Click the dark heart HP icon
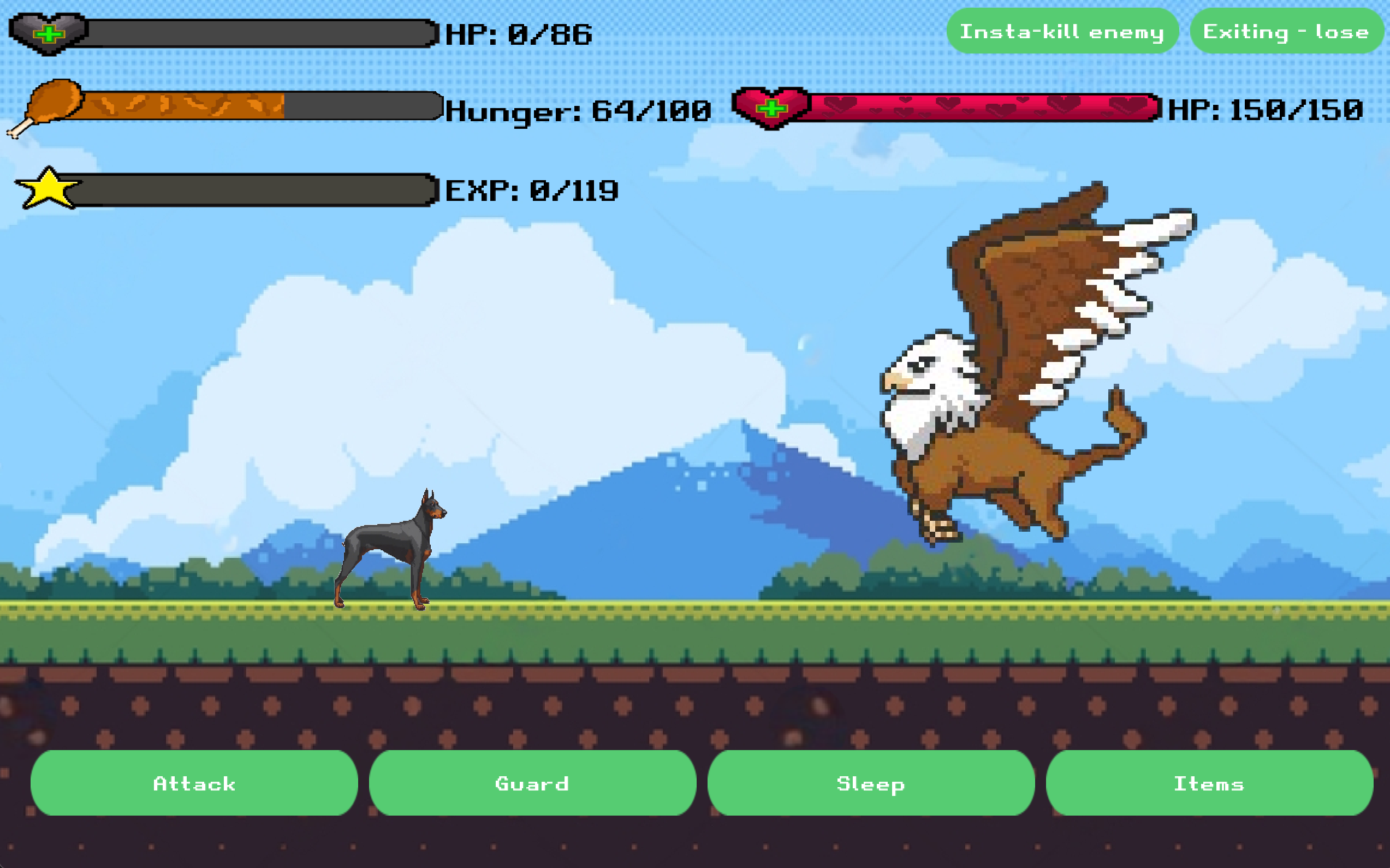Viewport: 1390px width, 868px height. pyautogui.click(x=49, y=32)
